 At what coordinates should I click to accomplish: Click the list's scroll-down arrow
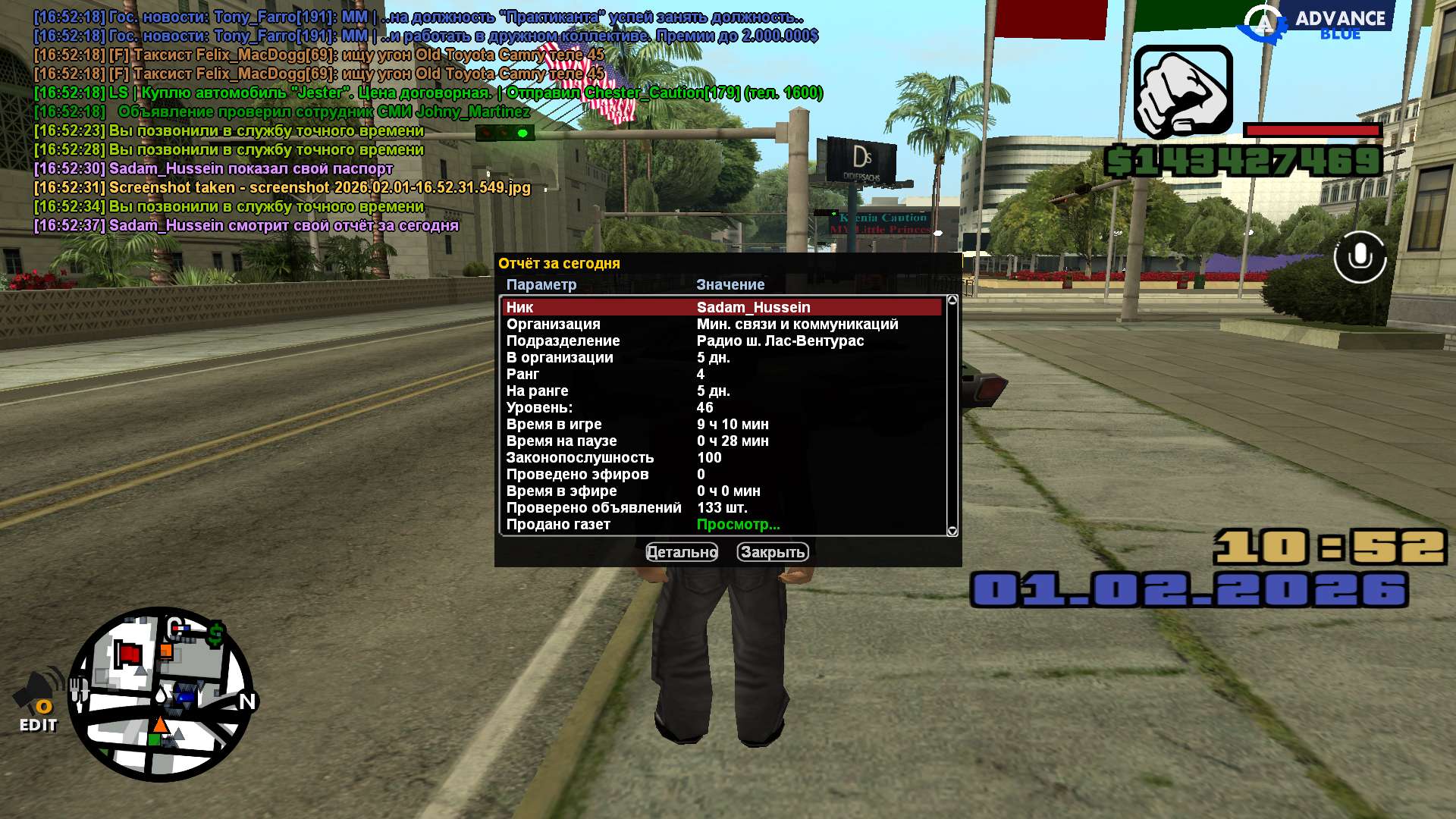[x=952, y=531]
